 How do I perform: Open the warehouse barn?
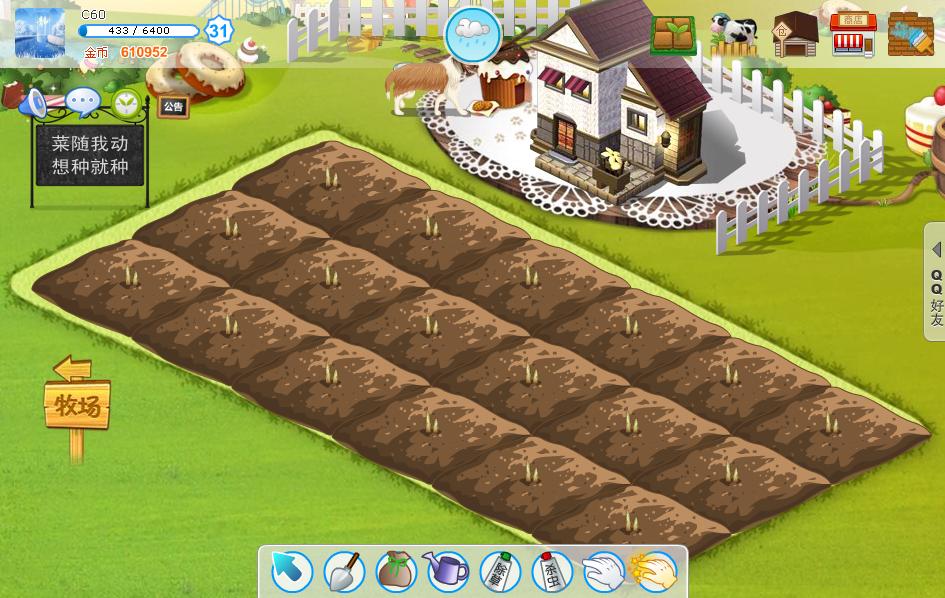click(x=795, y=35)
